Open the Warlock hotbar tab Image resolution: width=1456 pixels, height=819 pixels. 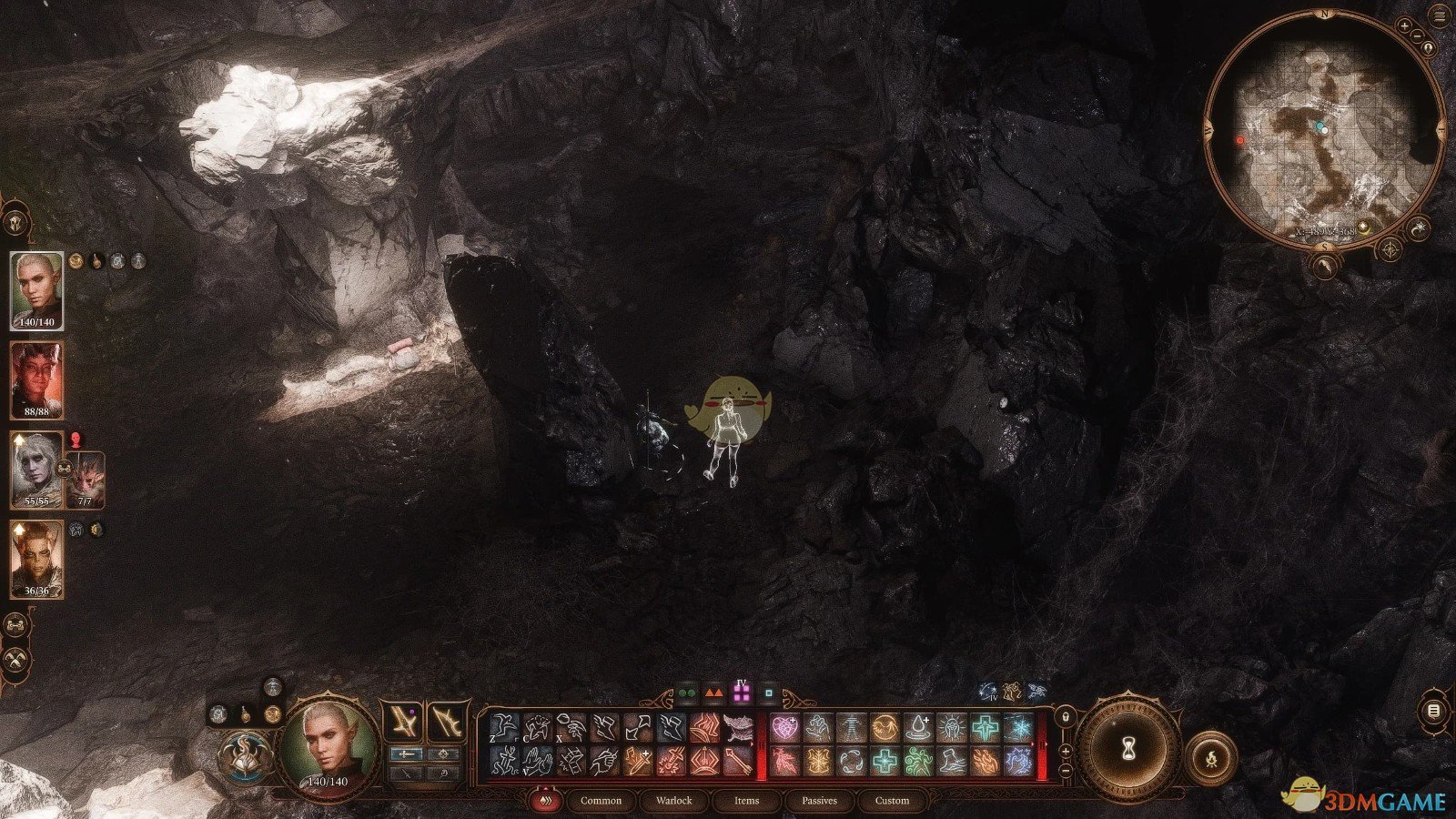coord(674,801)
